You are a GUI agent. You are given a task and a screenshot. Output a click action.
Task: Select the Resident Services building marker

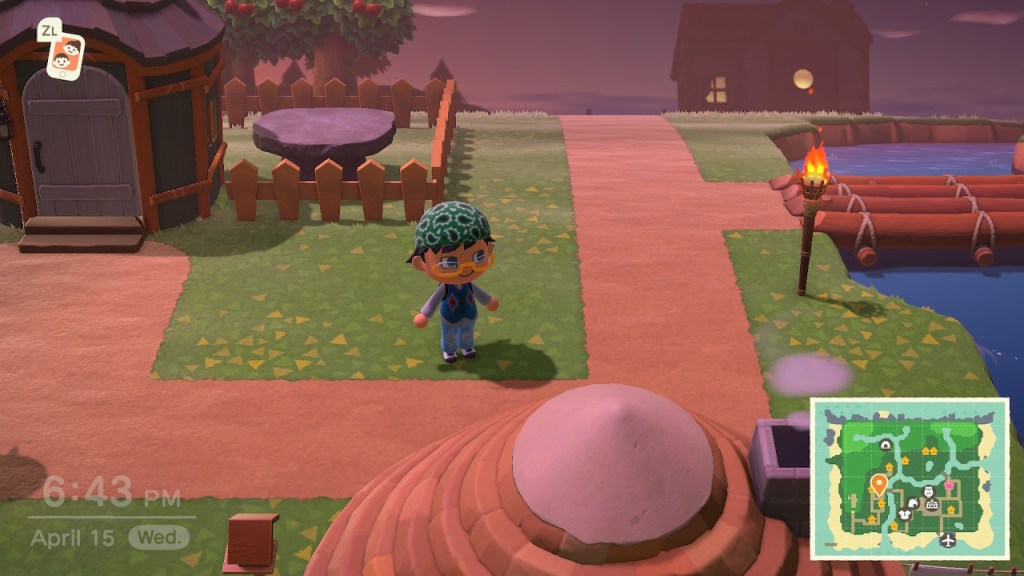(932, 505)
